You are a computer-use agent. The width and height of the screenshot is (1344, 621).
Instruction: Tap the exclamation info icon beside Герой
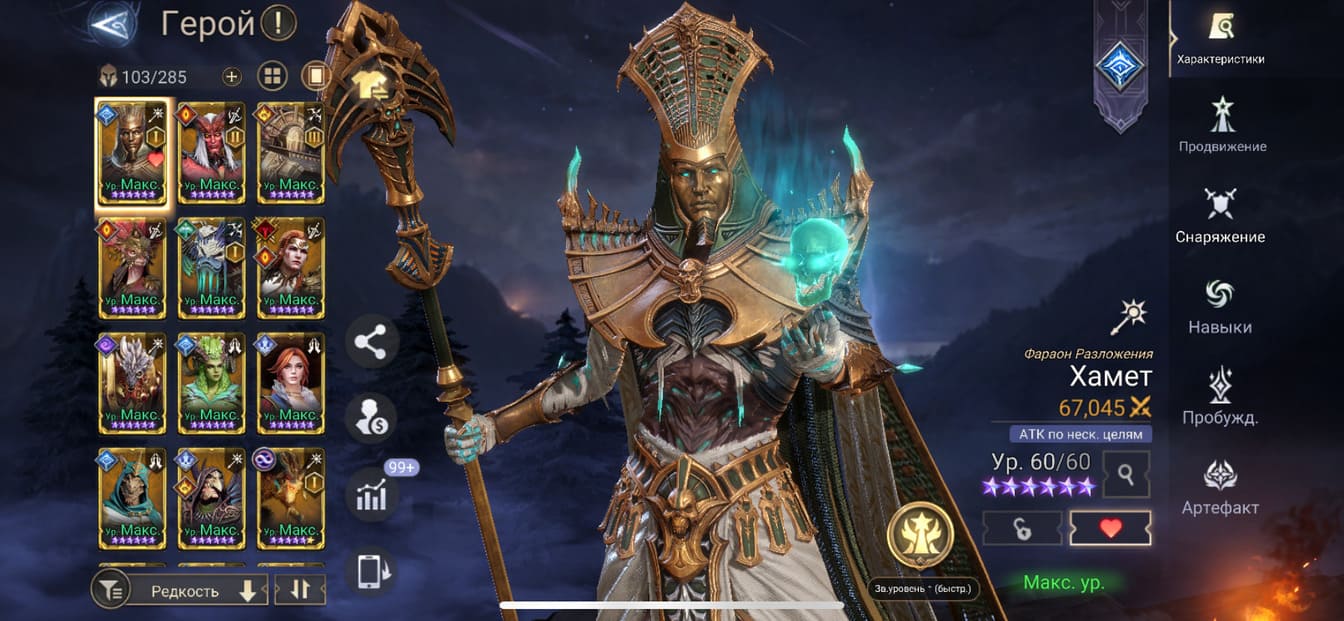point(278,23)
